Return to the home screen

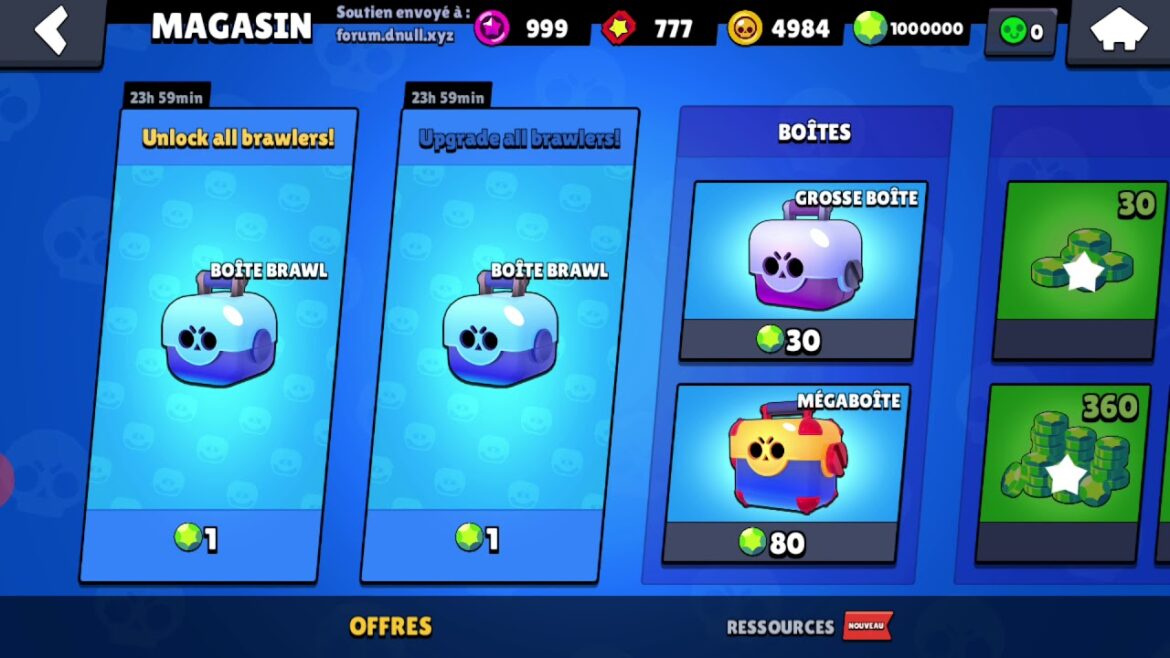pyautogui.click(x=1118, y=31)
